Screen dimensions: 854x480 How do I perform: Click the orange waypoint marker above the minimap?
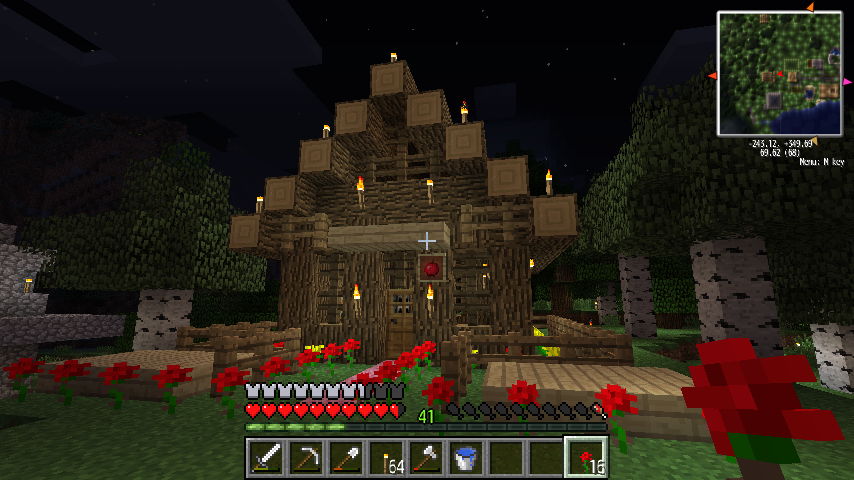[x=809, y=7]
